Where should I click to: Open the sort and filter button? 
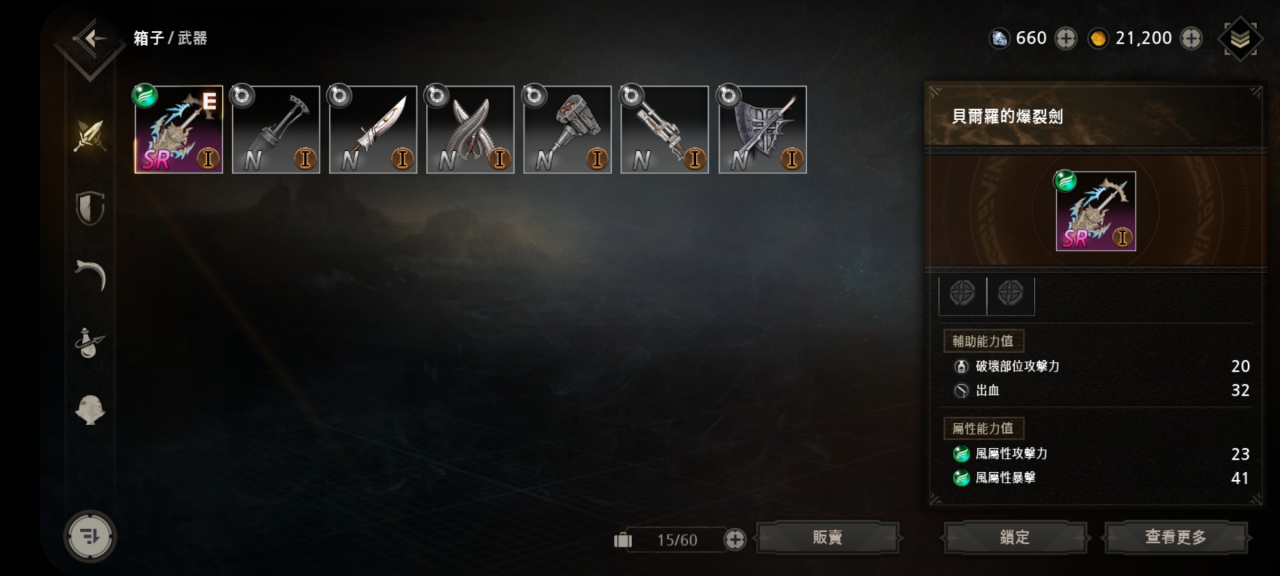click(90, 536)
